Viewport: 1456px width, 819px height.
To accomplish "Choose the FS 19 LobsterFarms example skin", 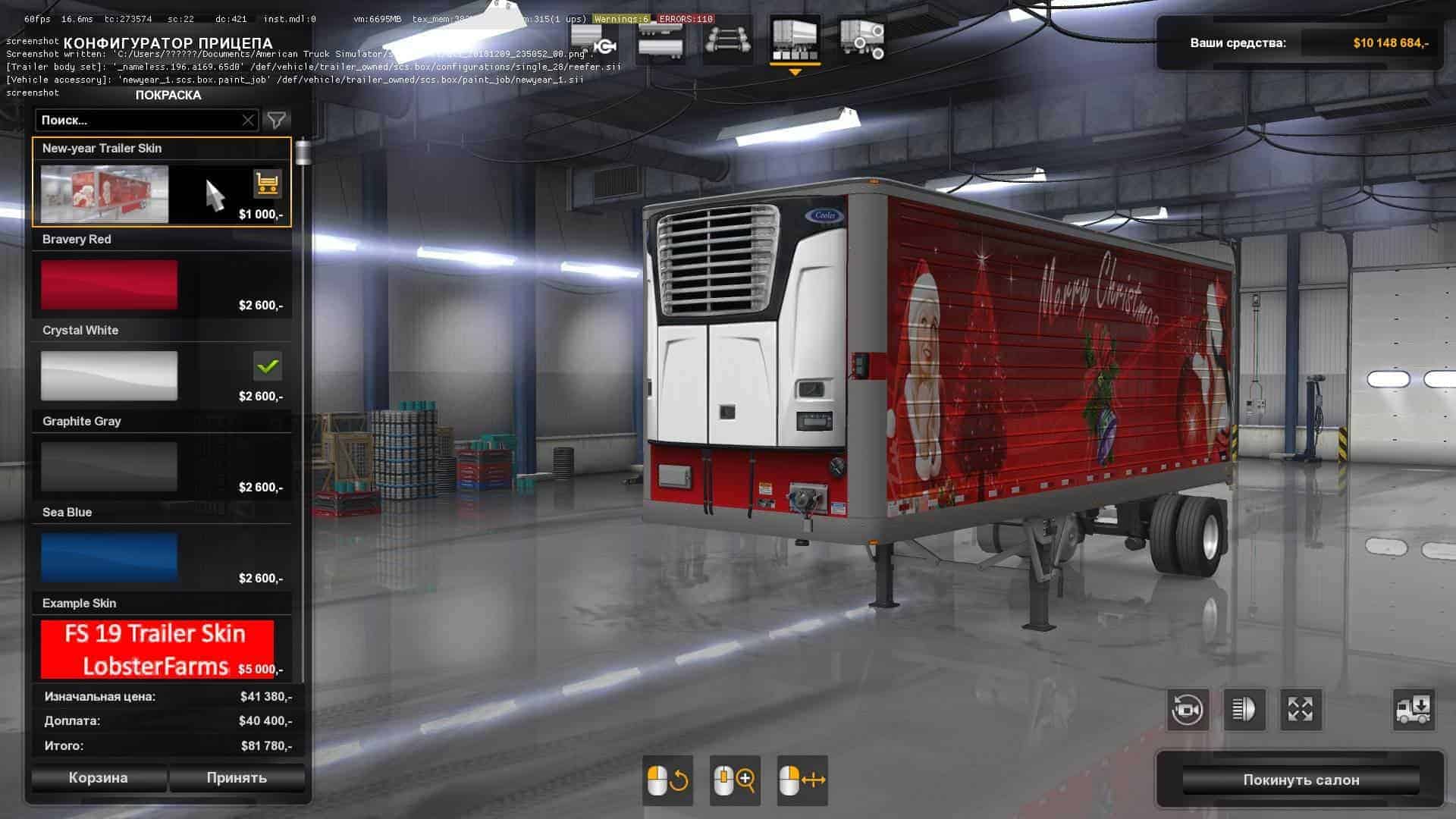I will [156, 649].
